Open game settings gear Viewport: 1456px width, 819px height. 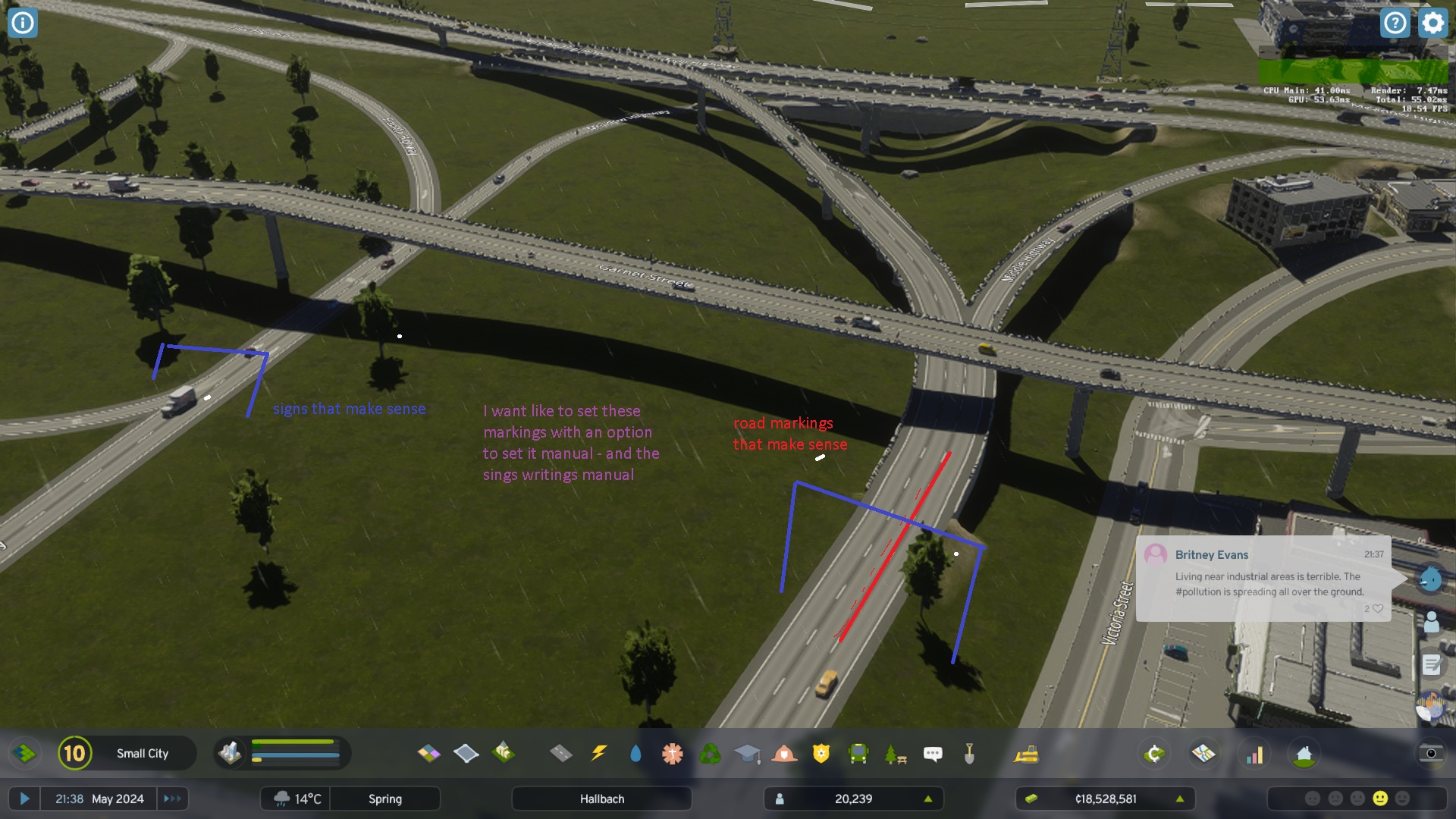[1432, 23]
